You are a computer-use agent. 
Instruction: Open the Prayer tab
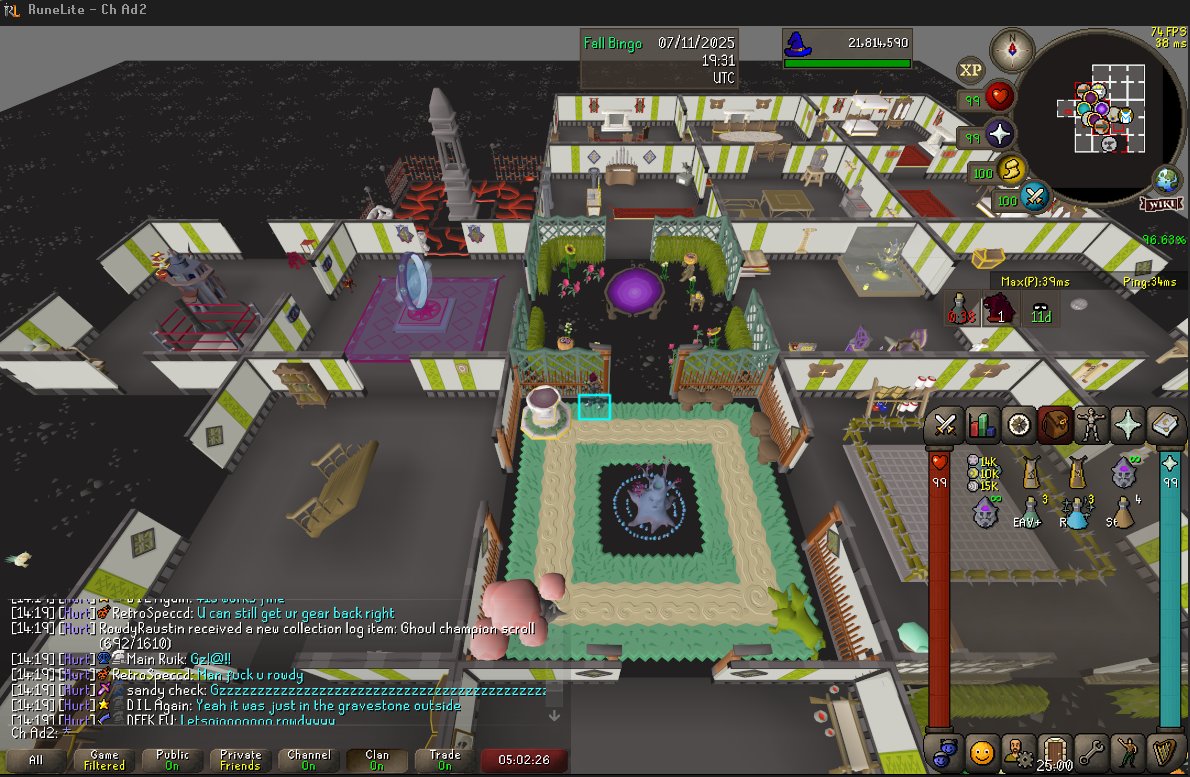pyautogui.click(x=1127, y=425)
